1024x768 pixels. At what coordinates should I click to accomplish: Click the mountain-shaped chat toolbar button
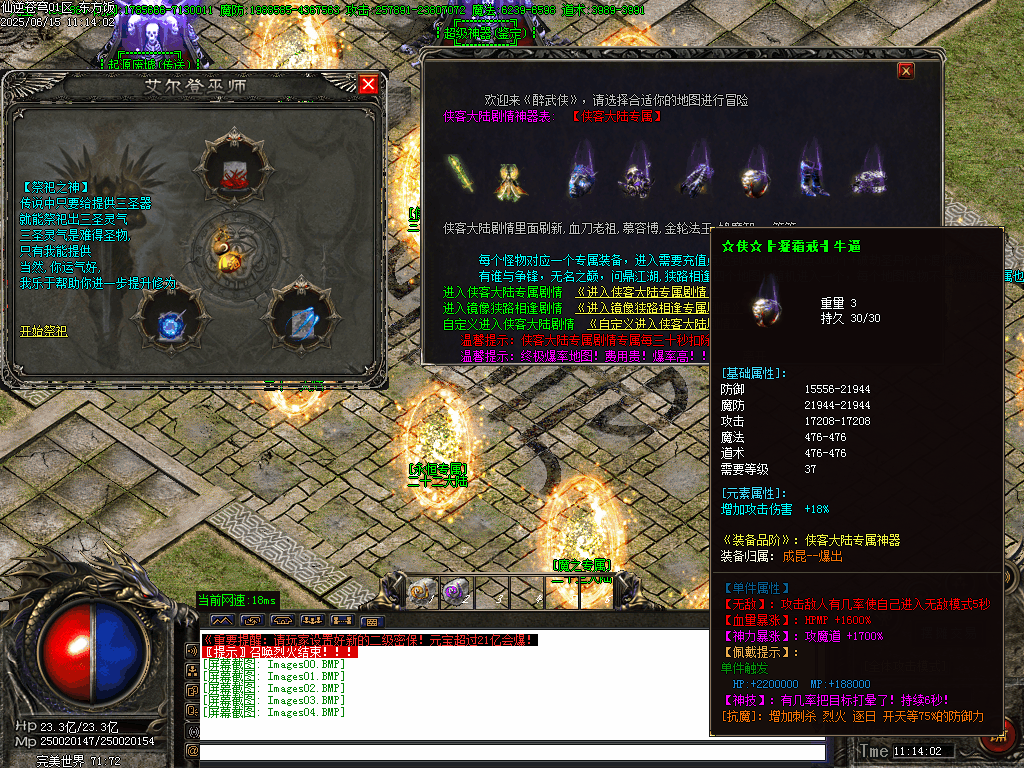pyautogui.click(x=221, y=620)
